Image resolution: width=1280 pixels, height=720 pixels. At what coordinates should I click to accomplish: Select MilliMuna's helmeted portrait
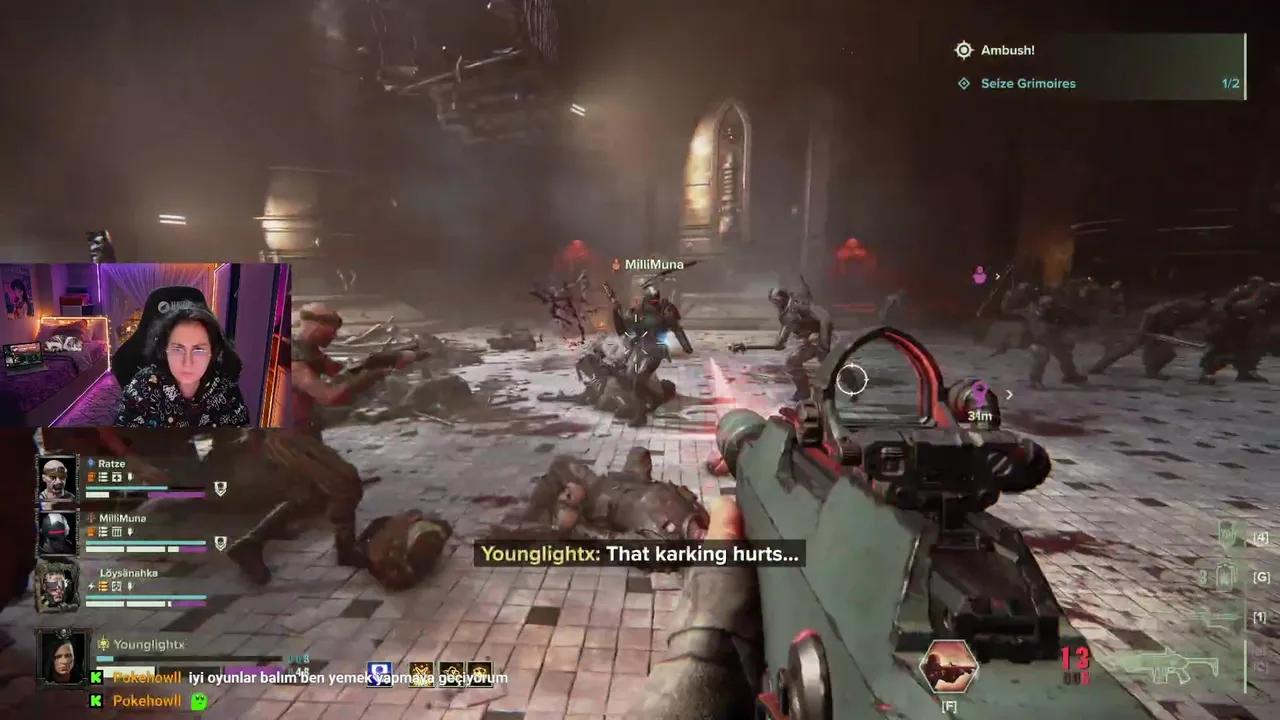pyautogui.click(x=57, y=534)
